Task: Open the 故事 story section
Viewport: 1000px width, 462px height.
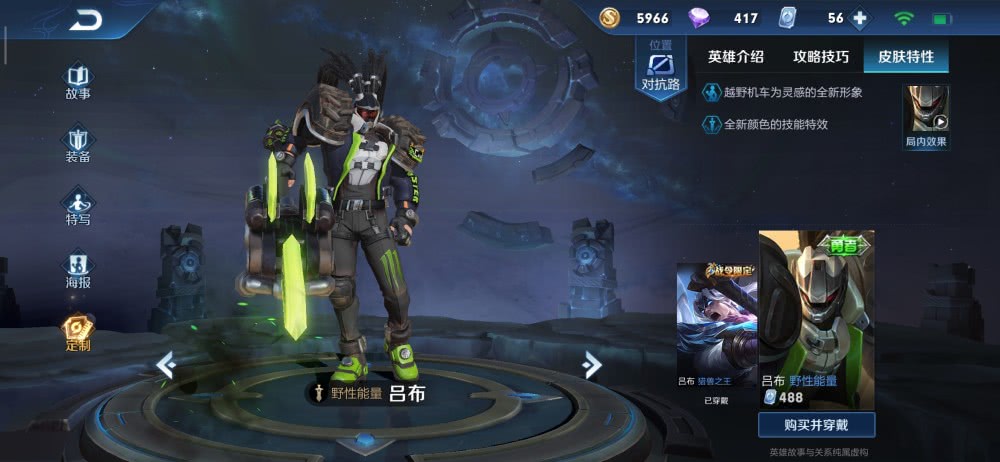Action: click(x=78, y=82)
